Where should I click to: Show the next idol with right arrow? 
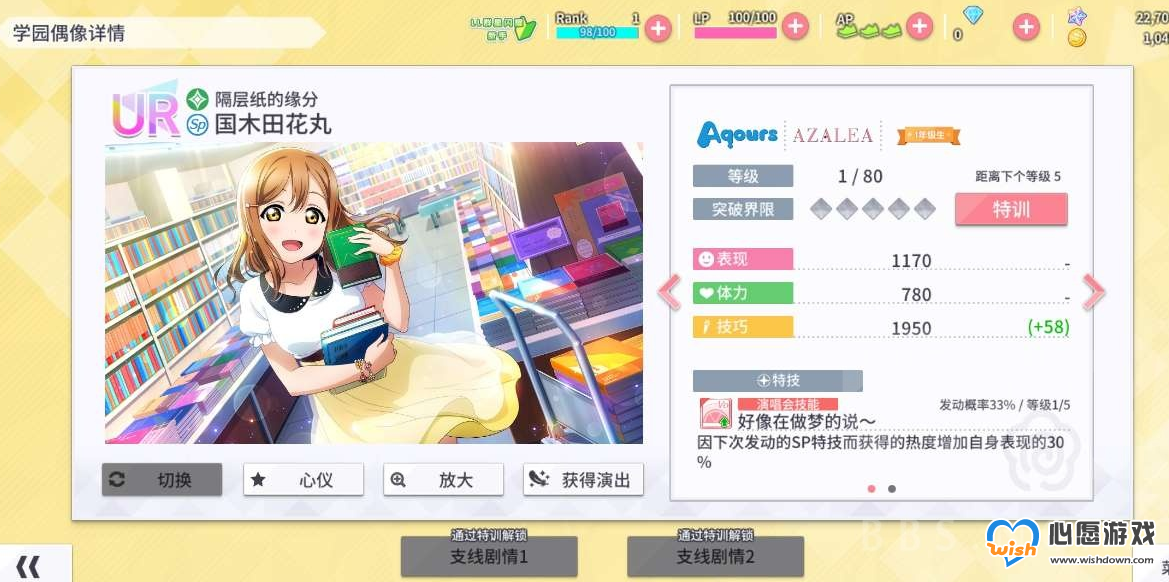point(1093,292)
